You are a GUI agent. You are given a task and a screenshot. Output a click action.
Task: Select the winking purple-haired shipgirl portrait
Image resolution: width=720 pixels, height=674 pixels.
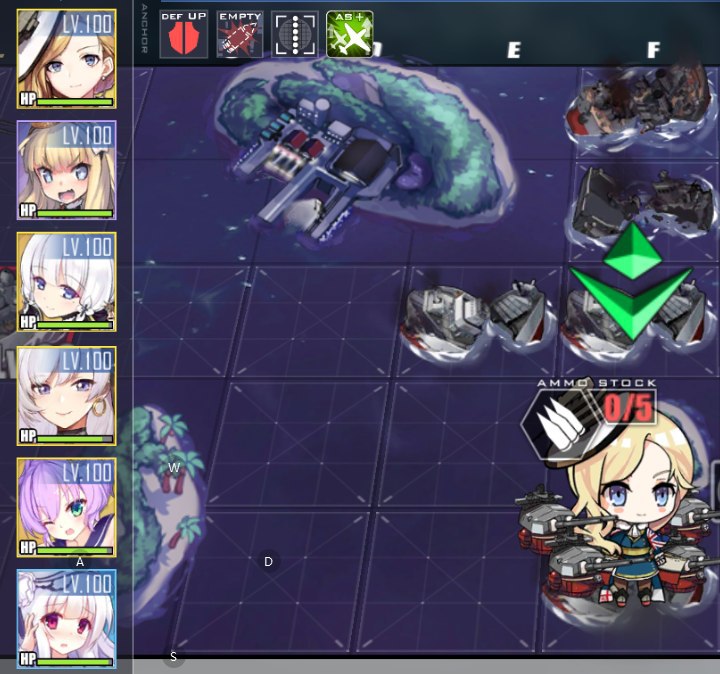pyautogui.click(x=66, y=507)
